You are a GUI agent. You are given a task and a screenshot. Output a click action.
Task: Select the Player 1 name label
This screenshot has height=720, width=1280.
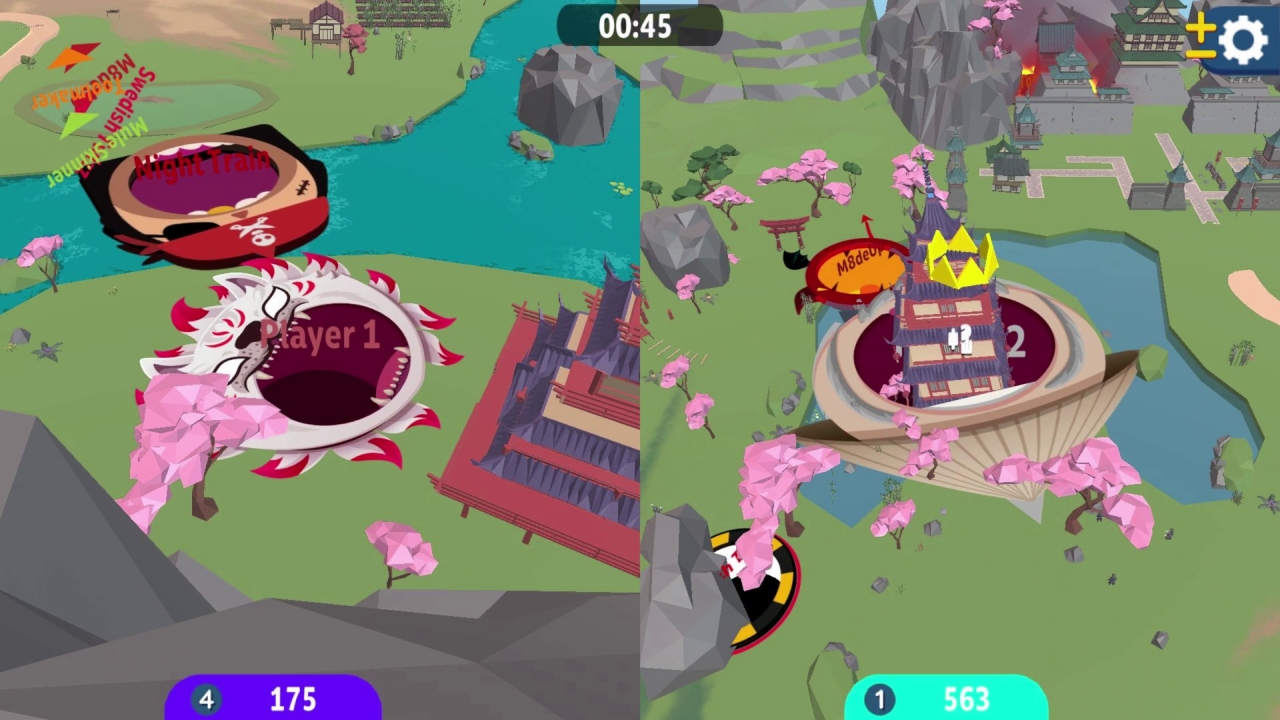pyautogui.click(x=322, y=335)
